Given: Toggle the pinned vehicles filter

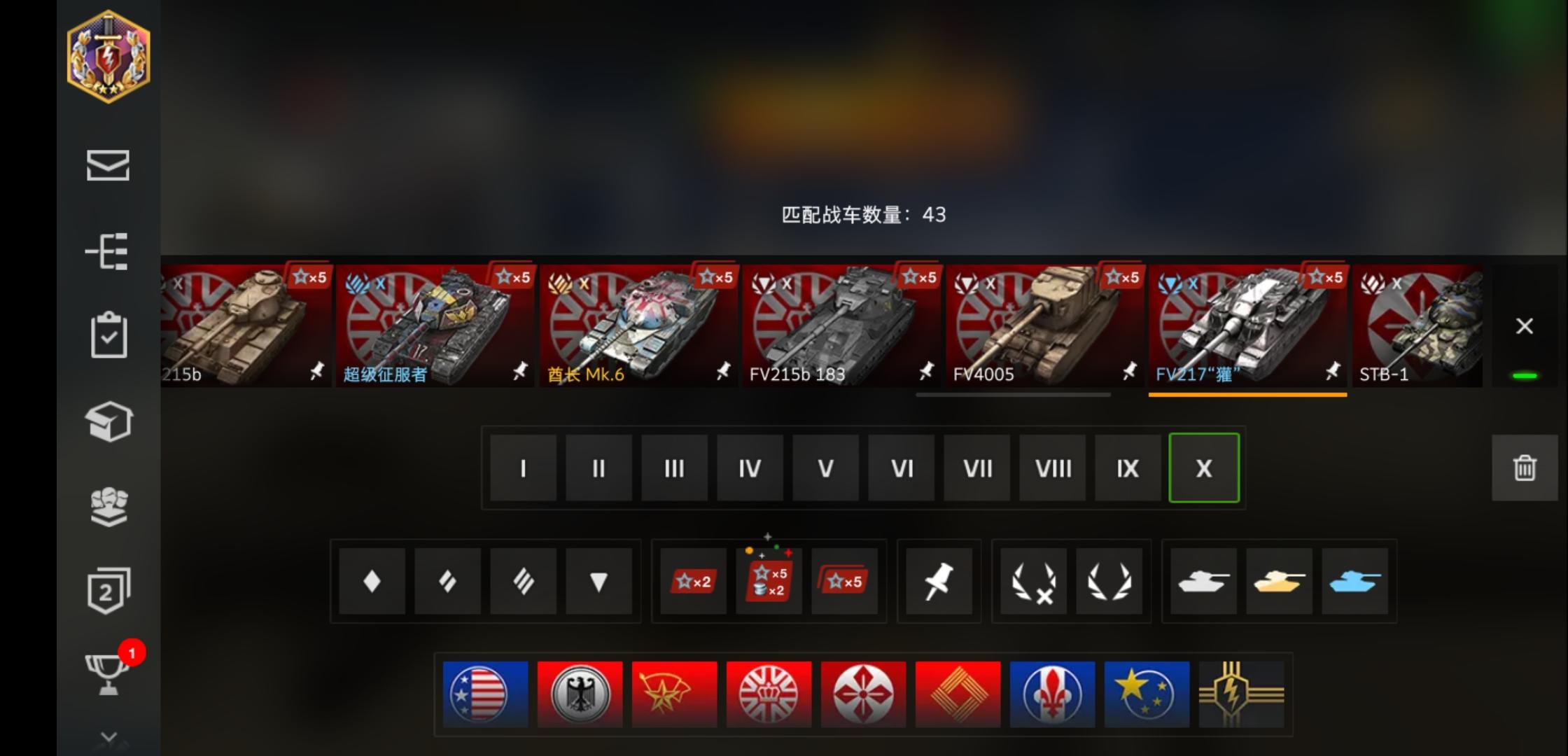Looking at the screenshot, I should click(x=939, y=582).
